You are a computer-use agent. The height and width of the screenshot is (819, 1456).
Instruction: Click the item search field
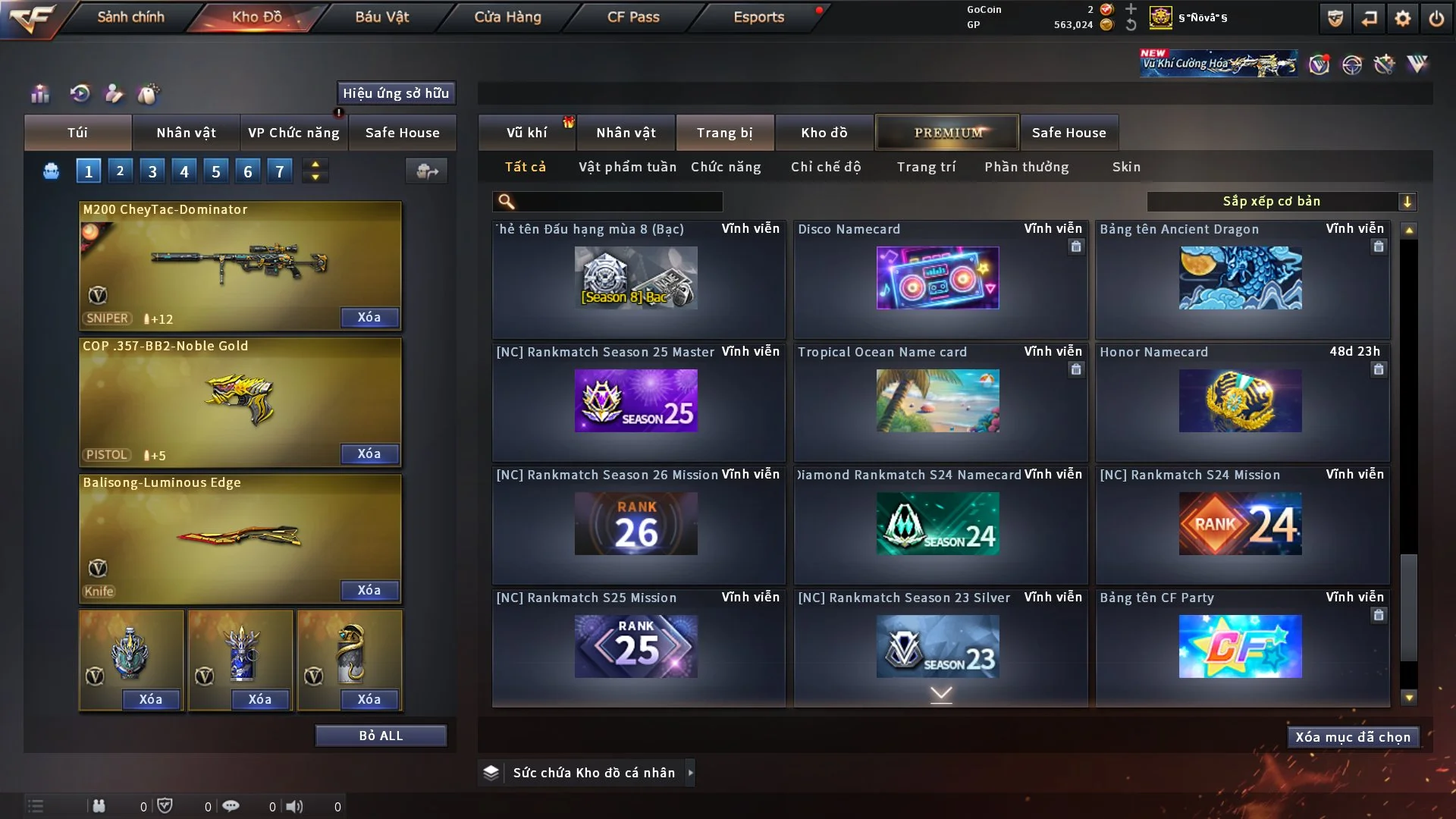(618, 202)
